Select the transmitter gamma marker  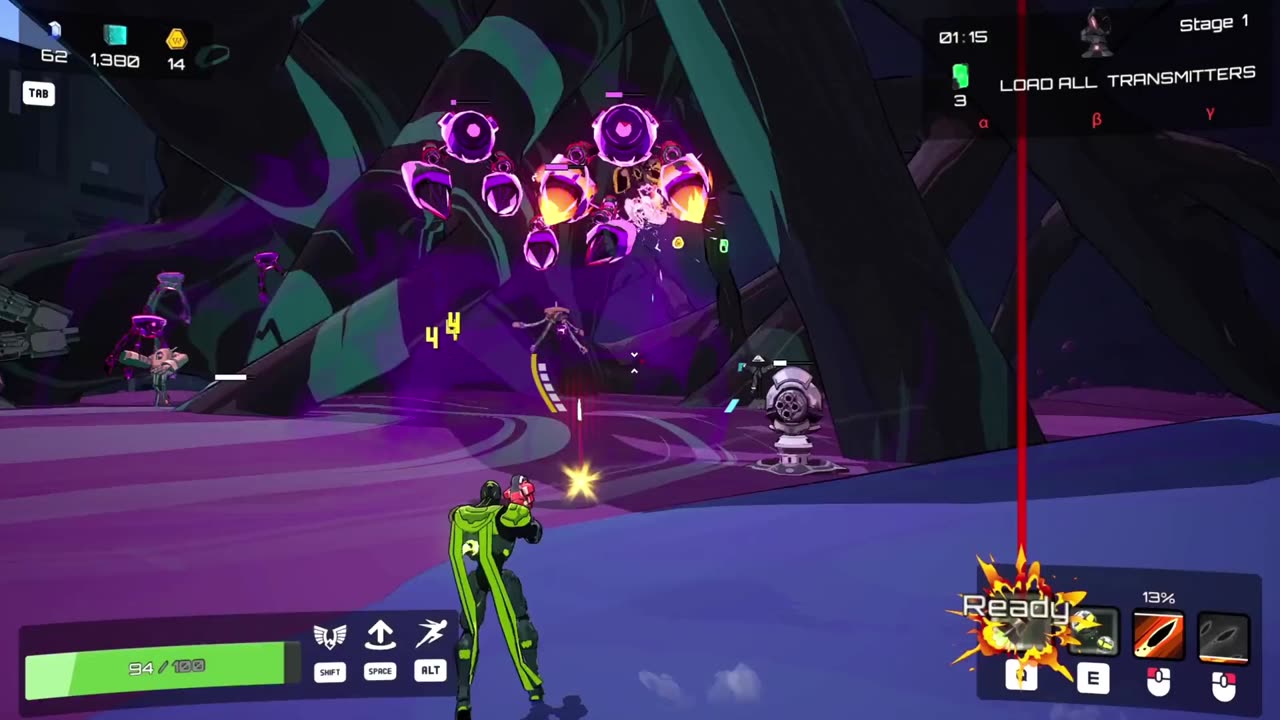1210,114
